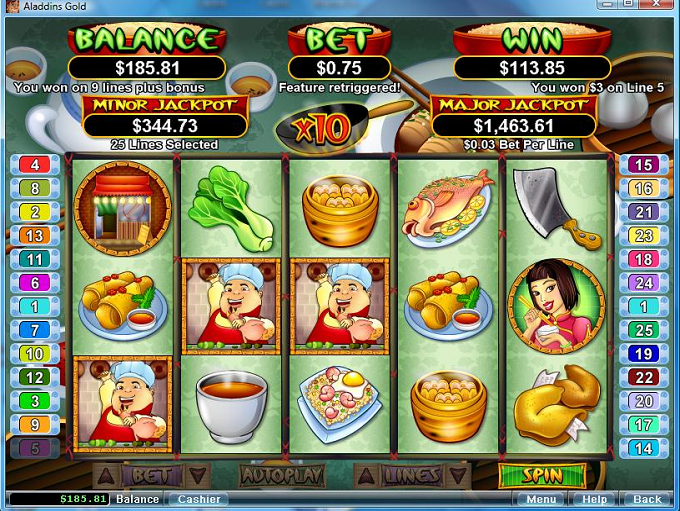Lower the number of lines with down arrow

pyautogui.click(x=457, y=475)
